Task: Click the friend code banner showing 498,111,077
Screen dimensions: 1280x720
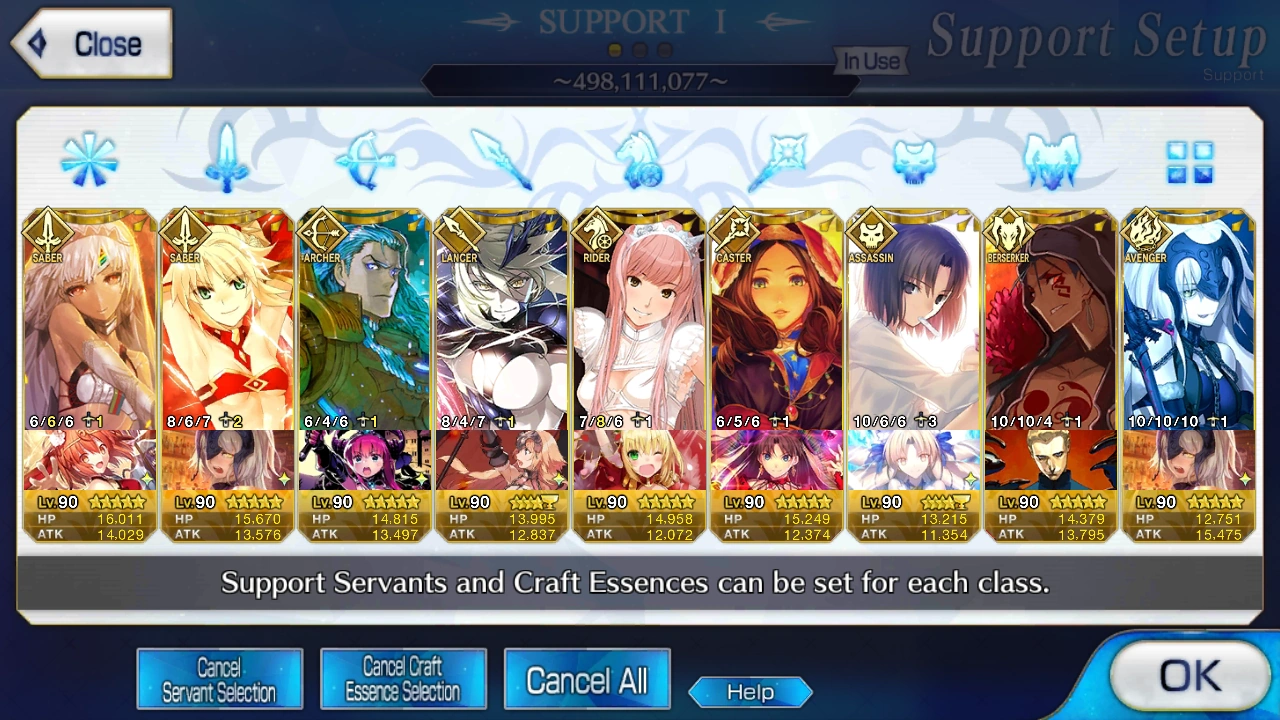Action: click(640, 82)
